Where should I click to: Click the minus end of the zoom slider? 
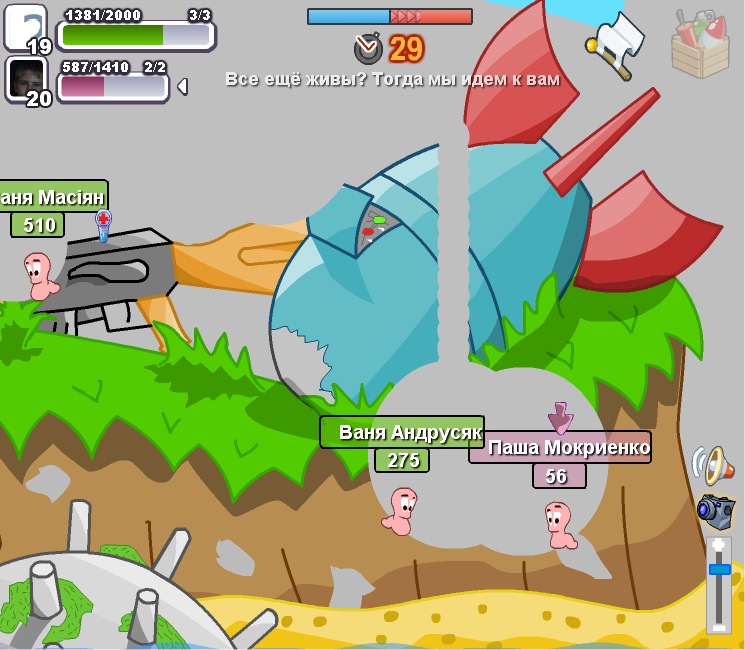[719, 626]
